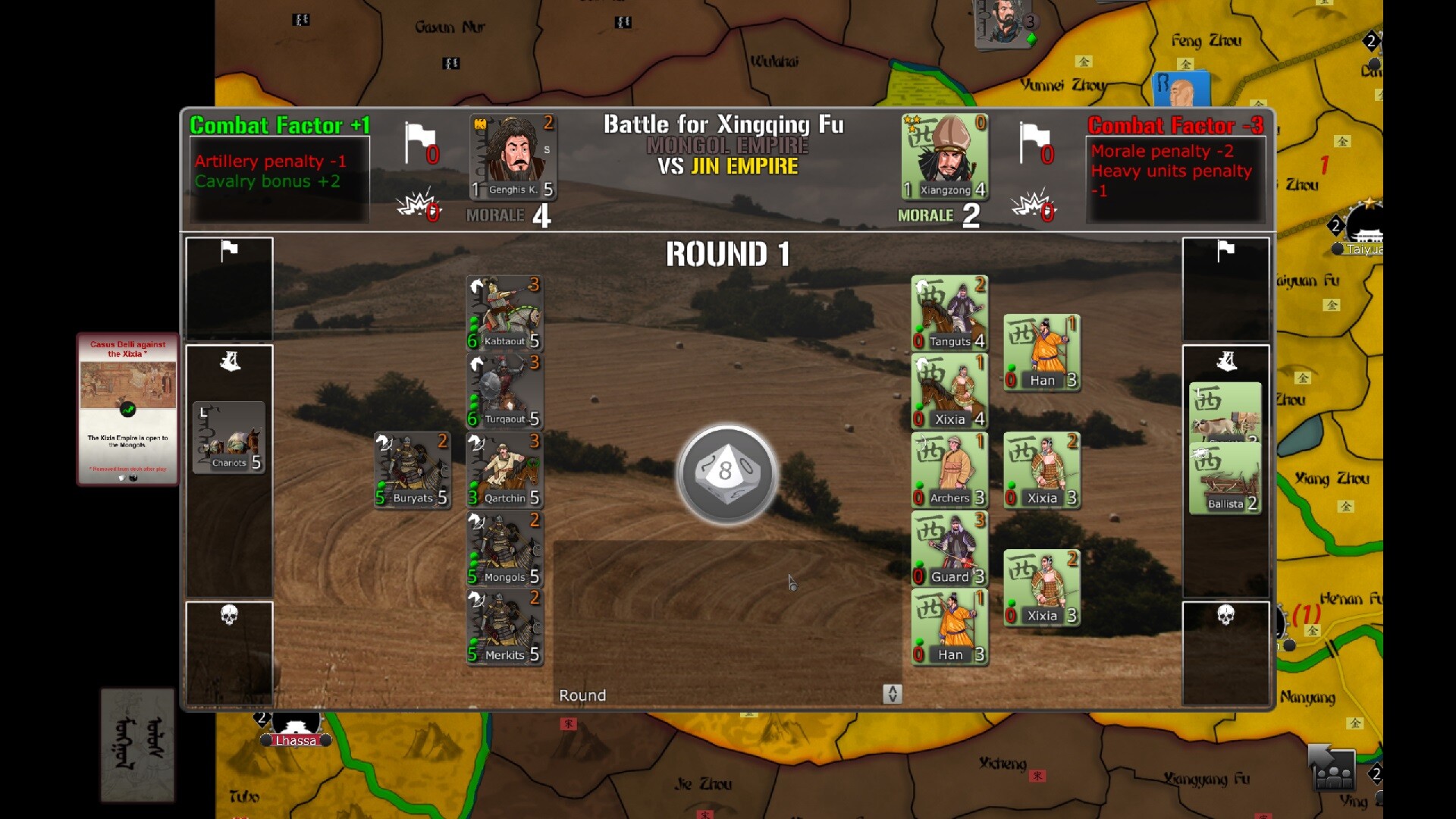Expand the Casus Belli against the Xixia card
1456x819 pixels.
[127, 409]
